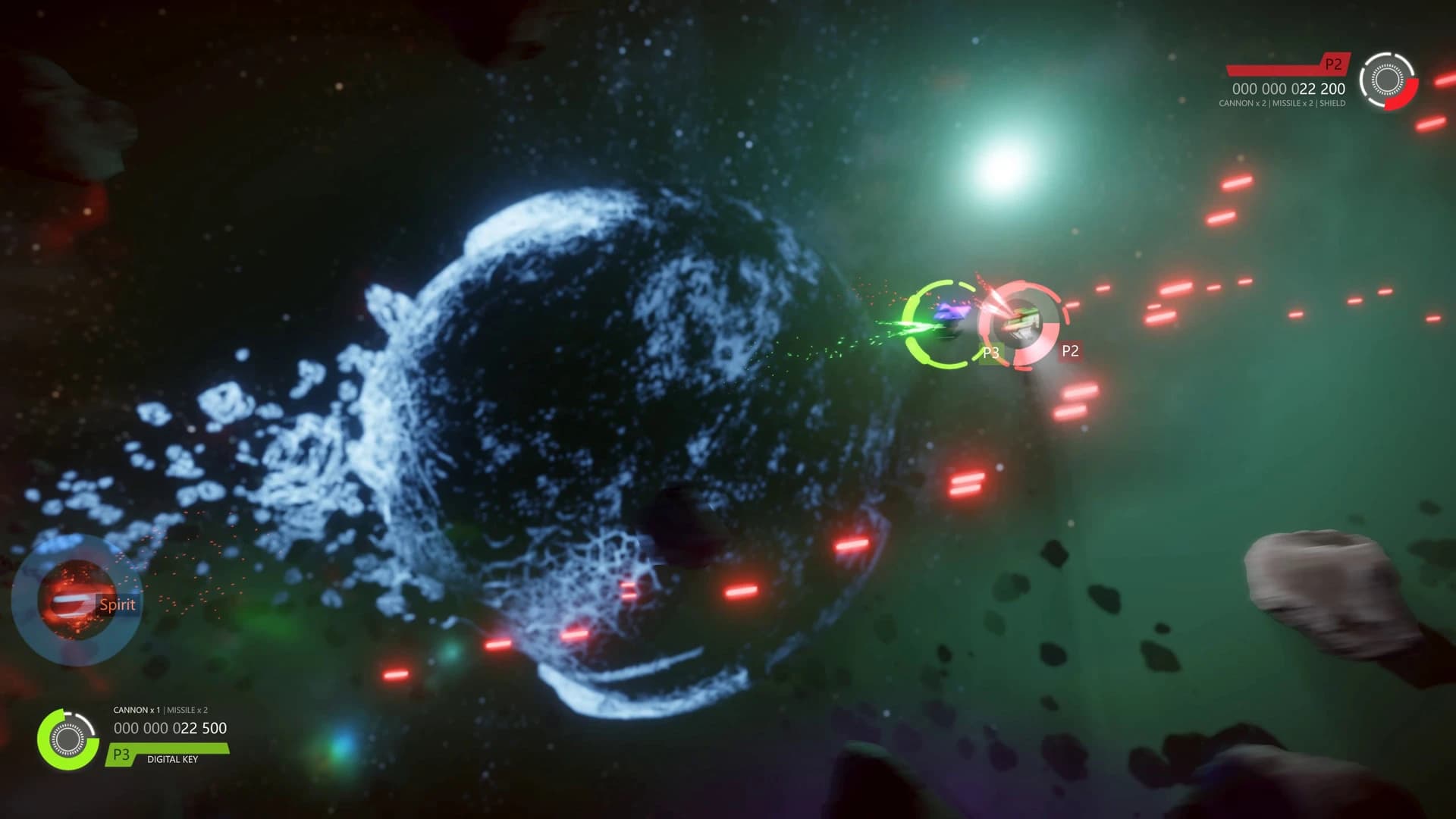Select the P3 green health ring icon

click(67, 738)
